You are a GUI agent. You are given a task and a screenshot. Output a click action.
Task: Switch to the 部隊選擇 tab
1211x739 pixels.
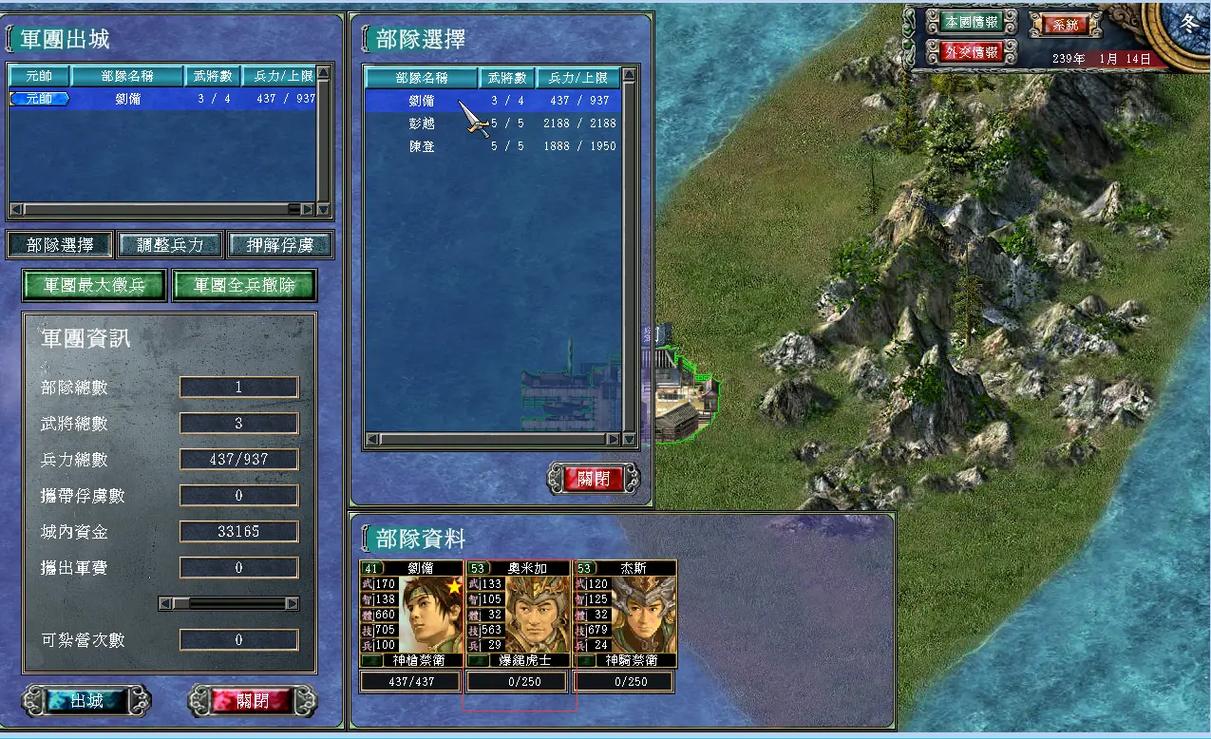coord(60,245)
